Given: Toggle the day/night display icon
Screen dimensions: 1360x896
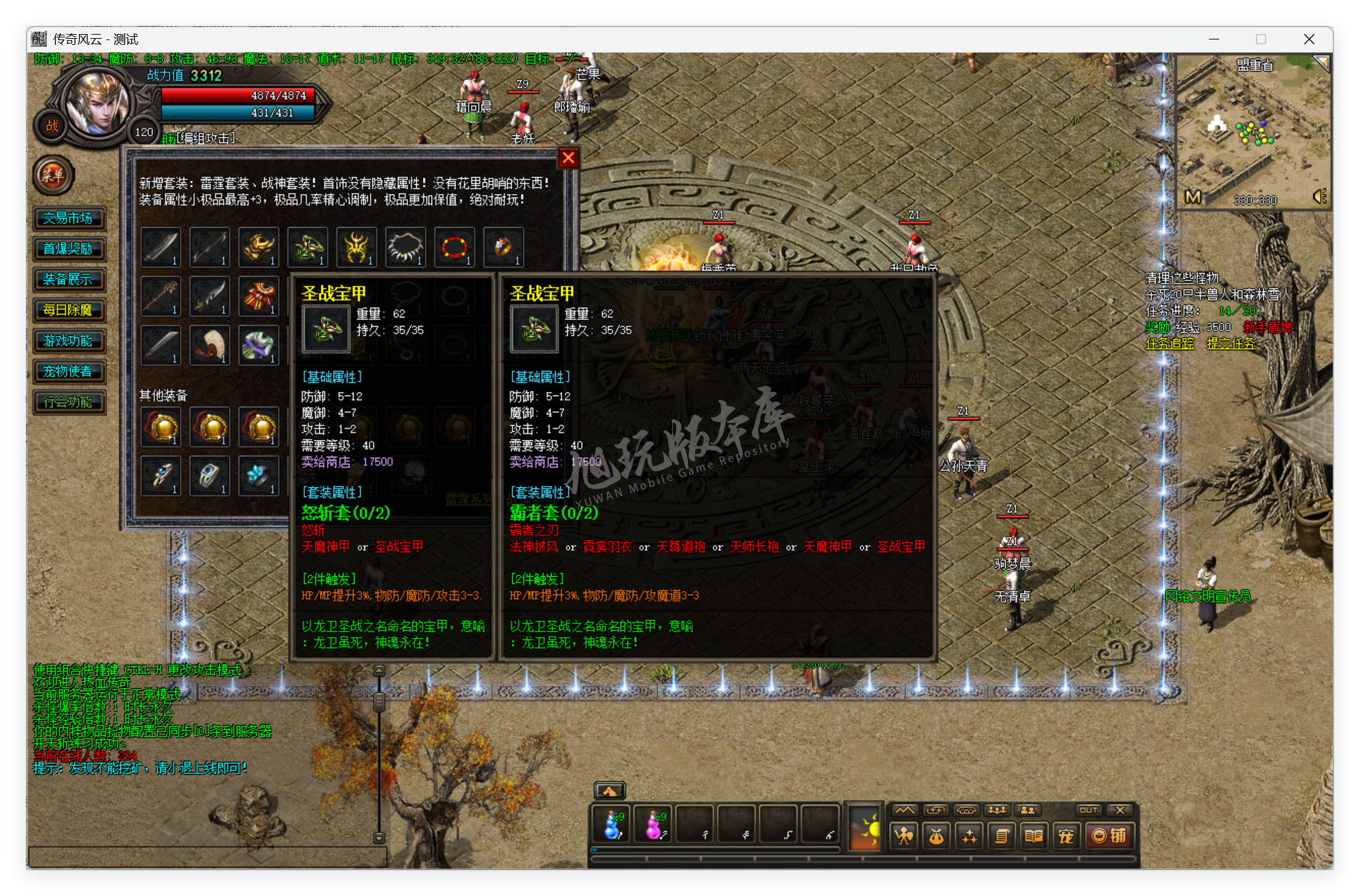Looking at the screenshot, I should pos(865,829).
